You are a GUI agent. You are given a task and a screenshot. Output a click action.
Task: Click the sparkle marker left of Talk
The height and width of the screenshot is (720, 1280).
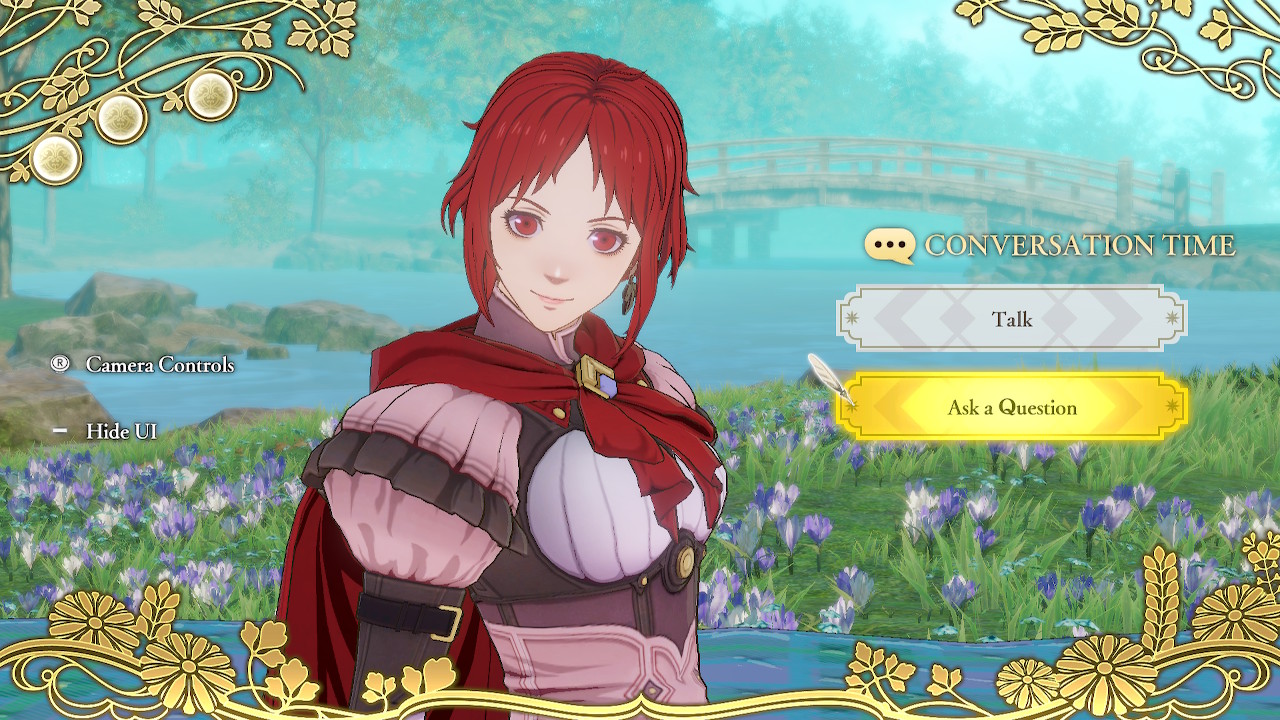pos(852,317)
